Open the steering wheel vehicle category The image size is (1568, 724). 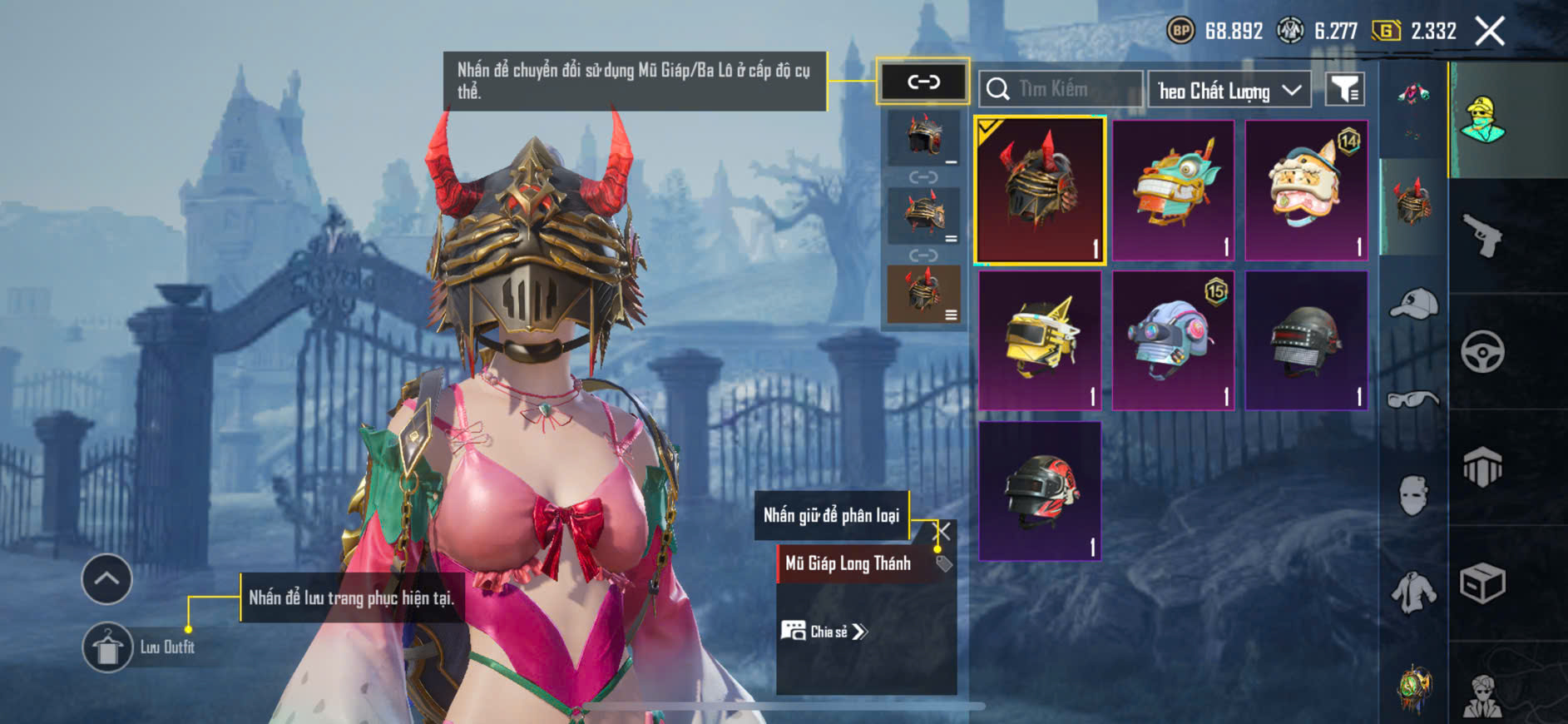click(1482, 352)
